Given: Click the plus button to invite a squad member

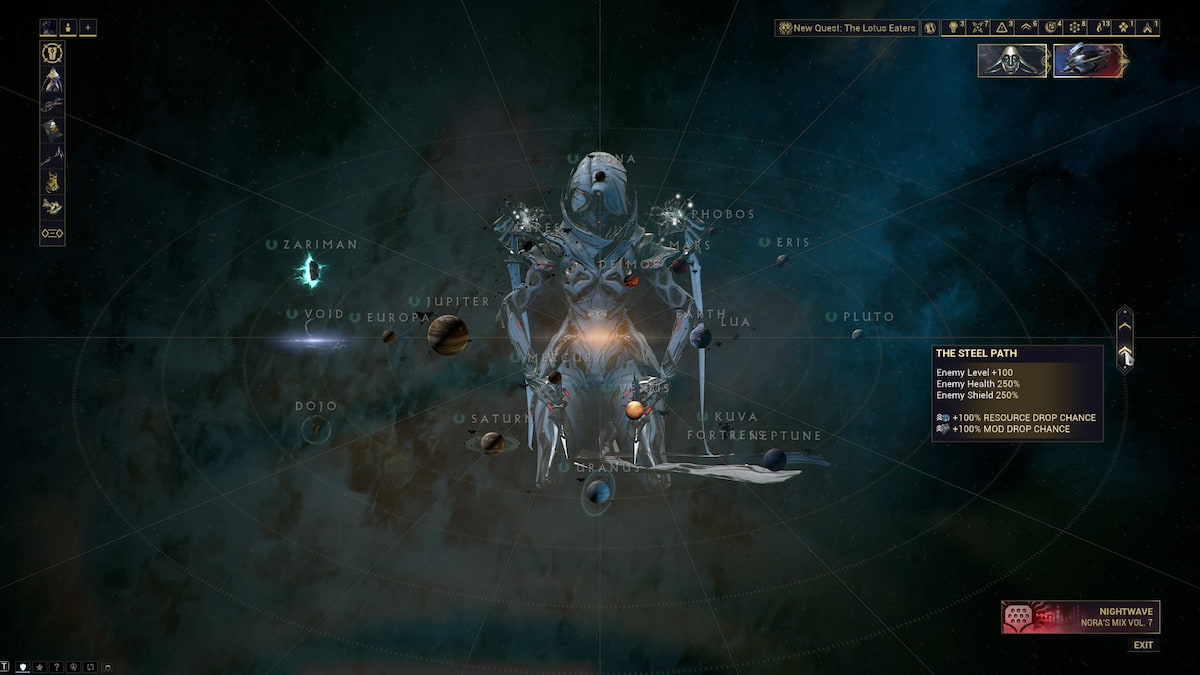Looking at the screenshot, I should tap(88, 27).
